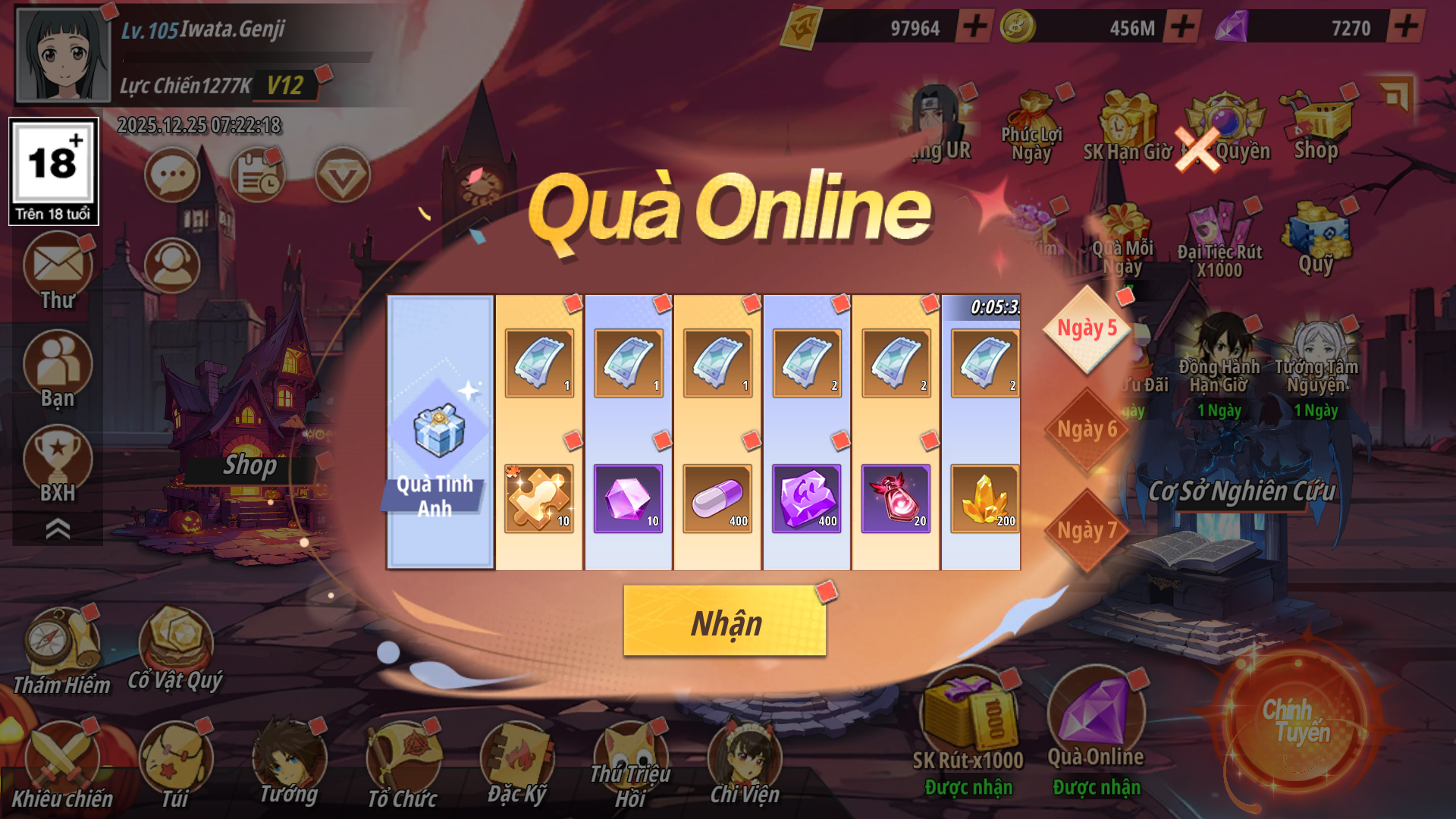This screenshot has height=819, width=1456.
Task: Select the Quà Tinh Anh gift box
Action: 439,432
